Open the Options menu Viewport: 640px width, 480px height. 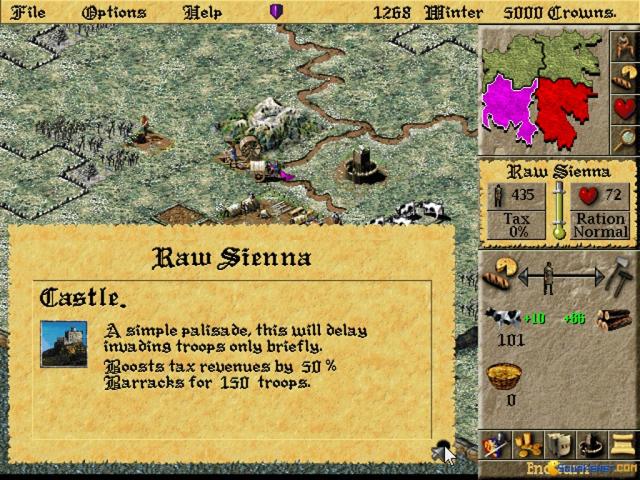point(114,12)
